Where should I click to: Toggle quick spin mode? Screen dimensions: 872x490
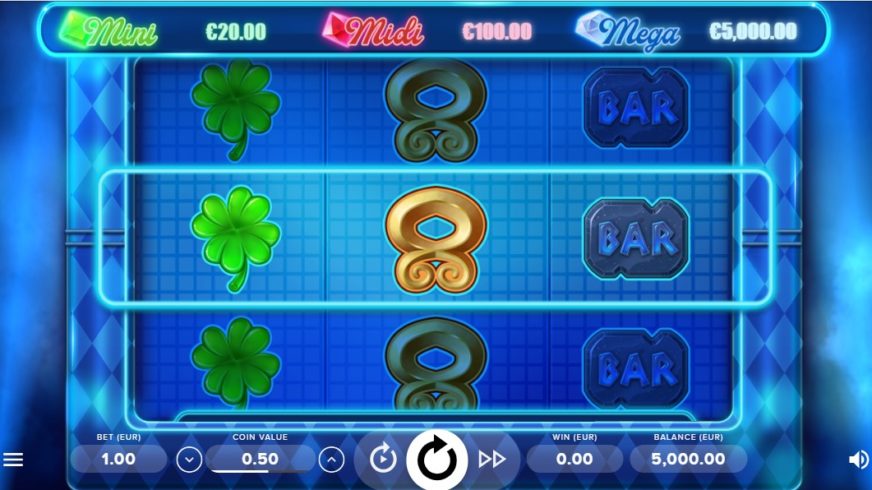[x=491, y=459]
